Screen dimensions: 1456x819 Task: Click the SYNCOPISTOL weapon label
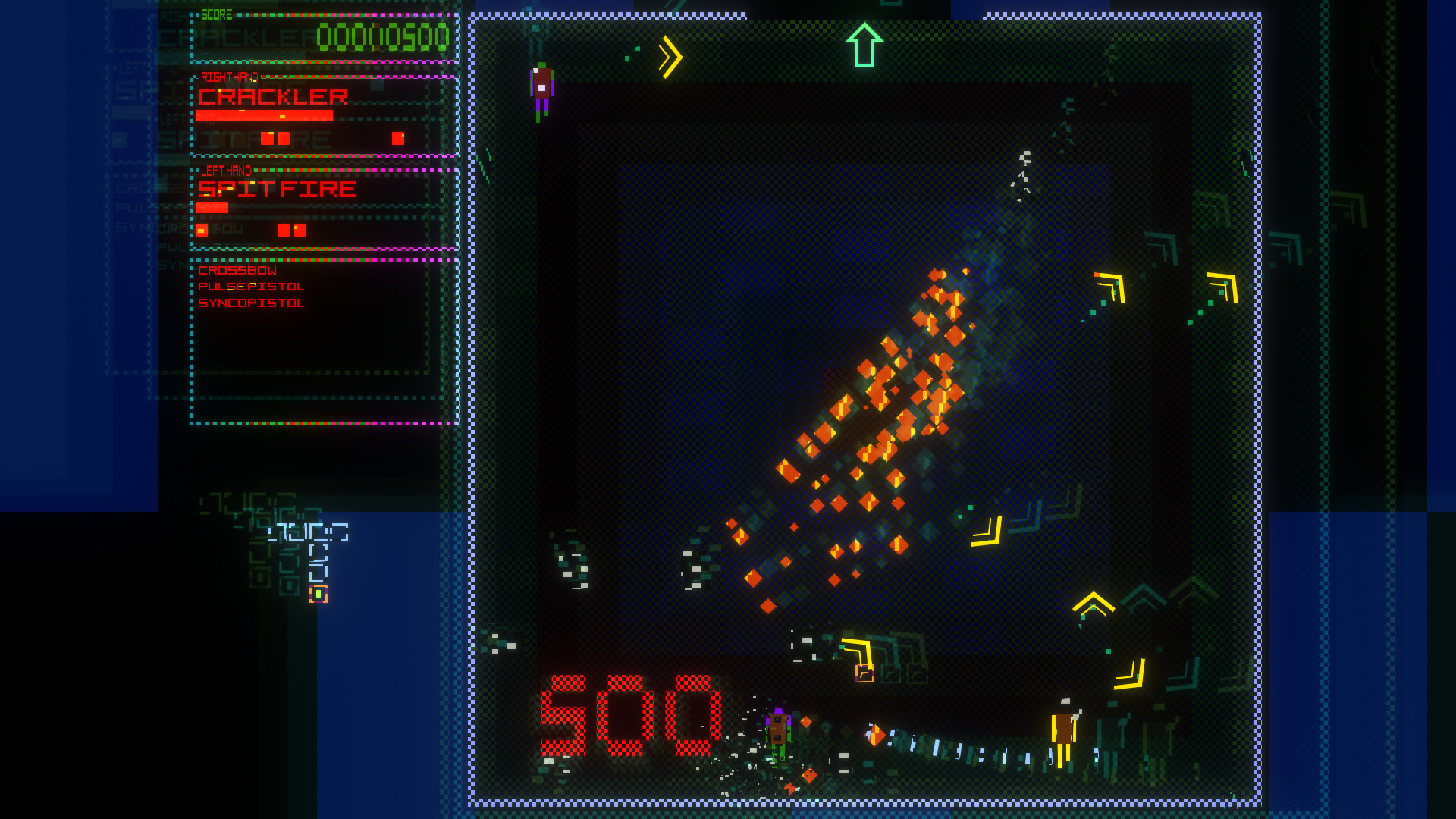point(249,303)
